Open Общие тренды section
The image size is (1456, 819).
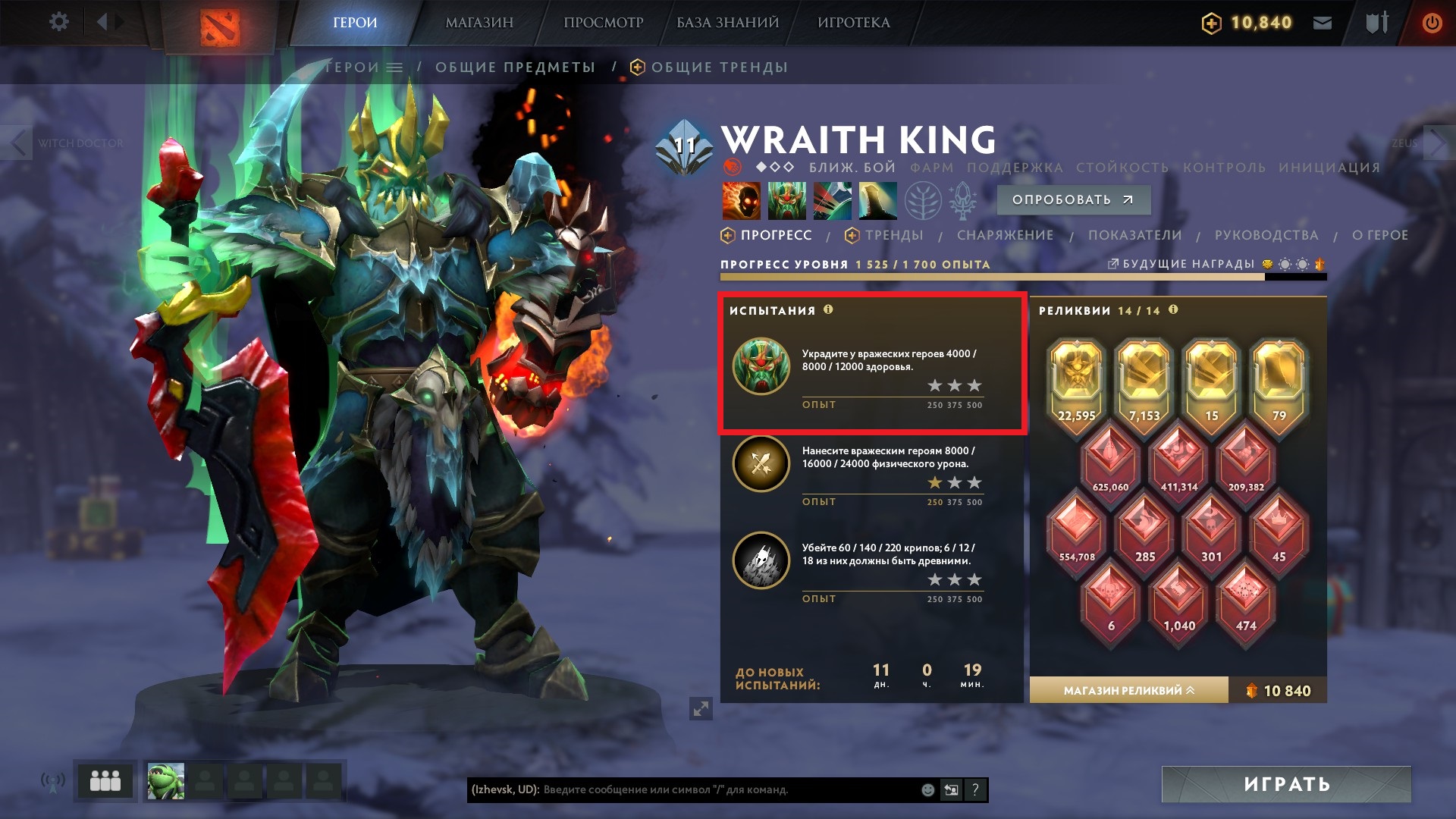[718, 67]
